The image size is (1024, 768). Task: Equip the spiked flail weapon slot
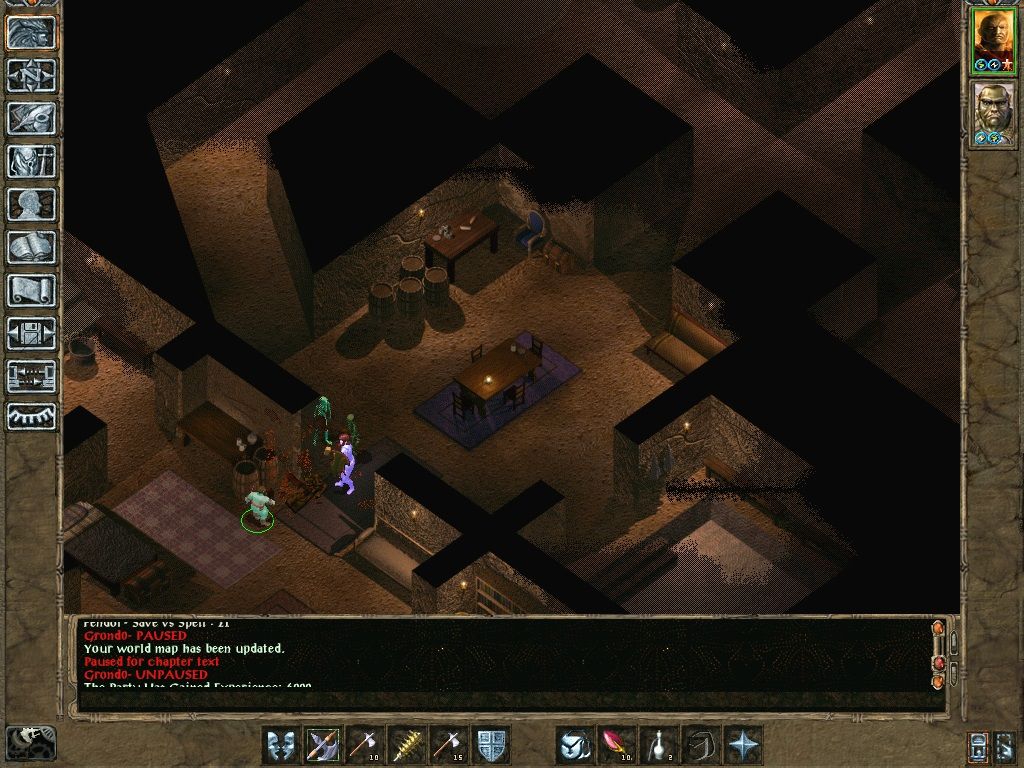pos(407,745)
